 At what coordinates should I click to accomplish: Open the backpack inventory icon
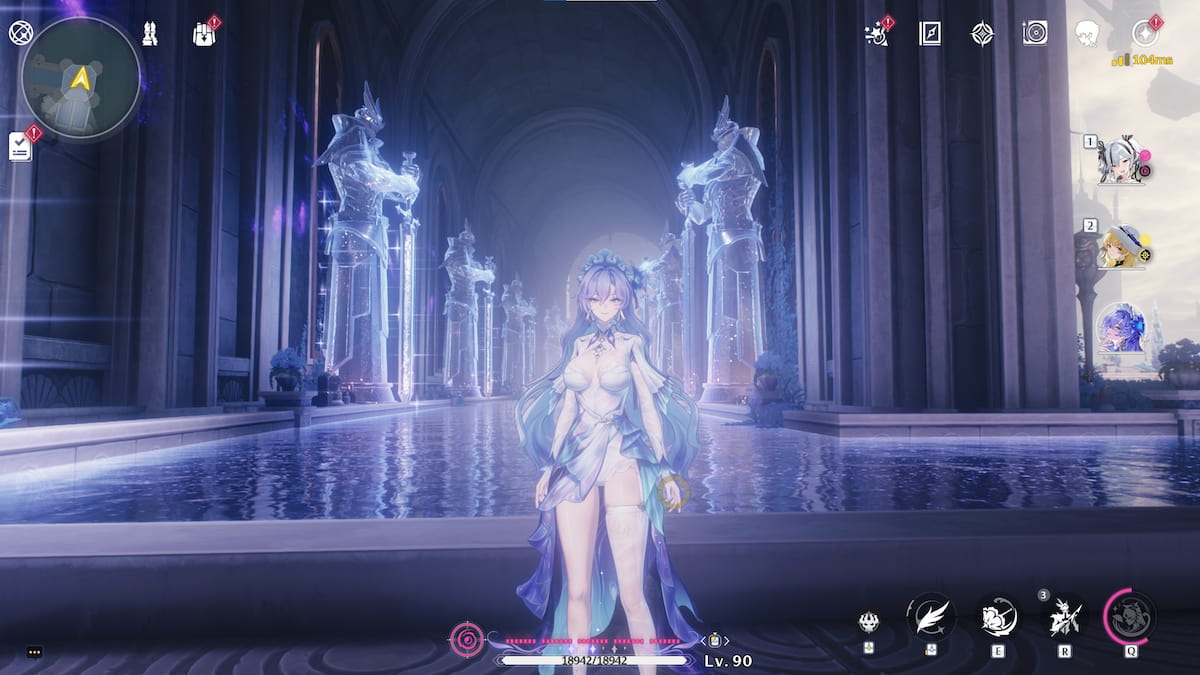[x=205, y=34]
